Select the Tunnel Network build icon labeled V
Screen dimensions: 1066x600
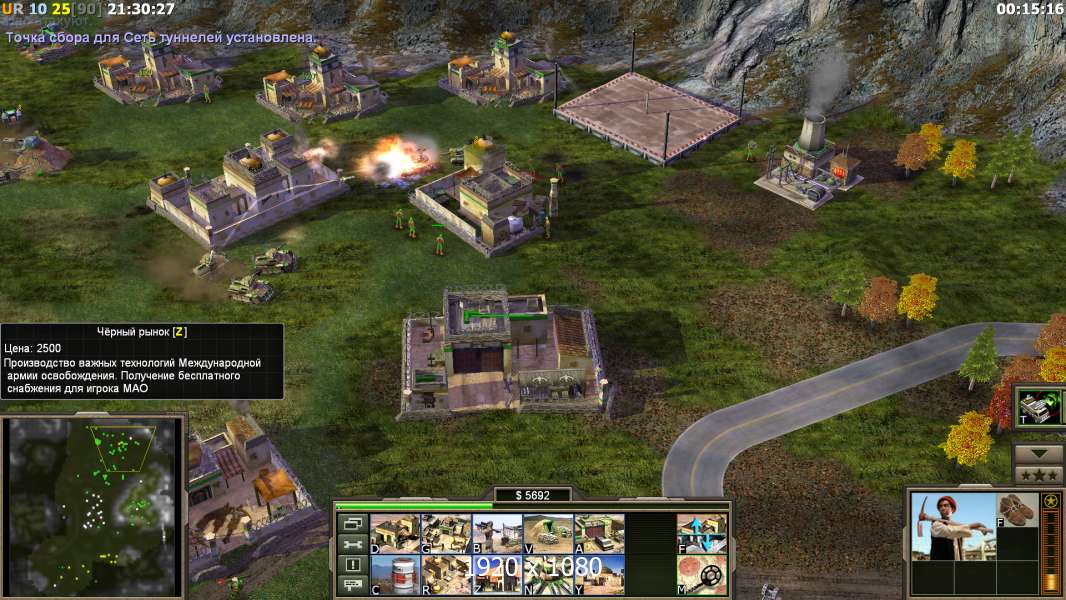548,533
